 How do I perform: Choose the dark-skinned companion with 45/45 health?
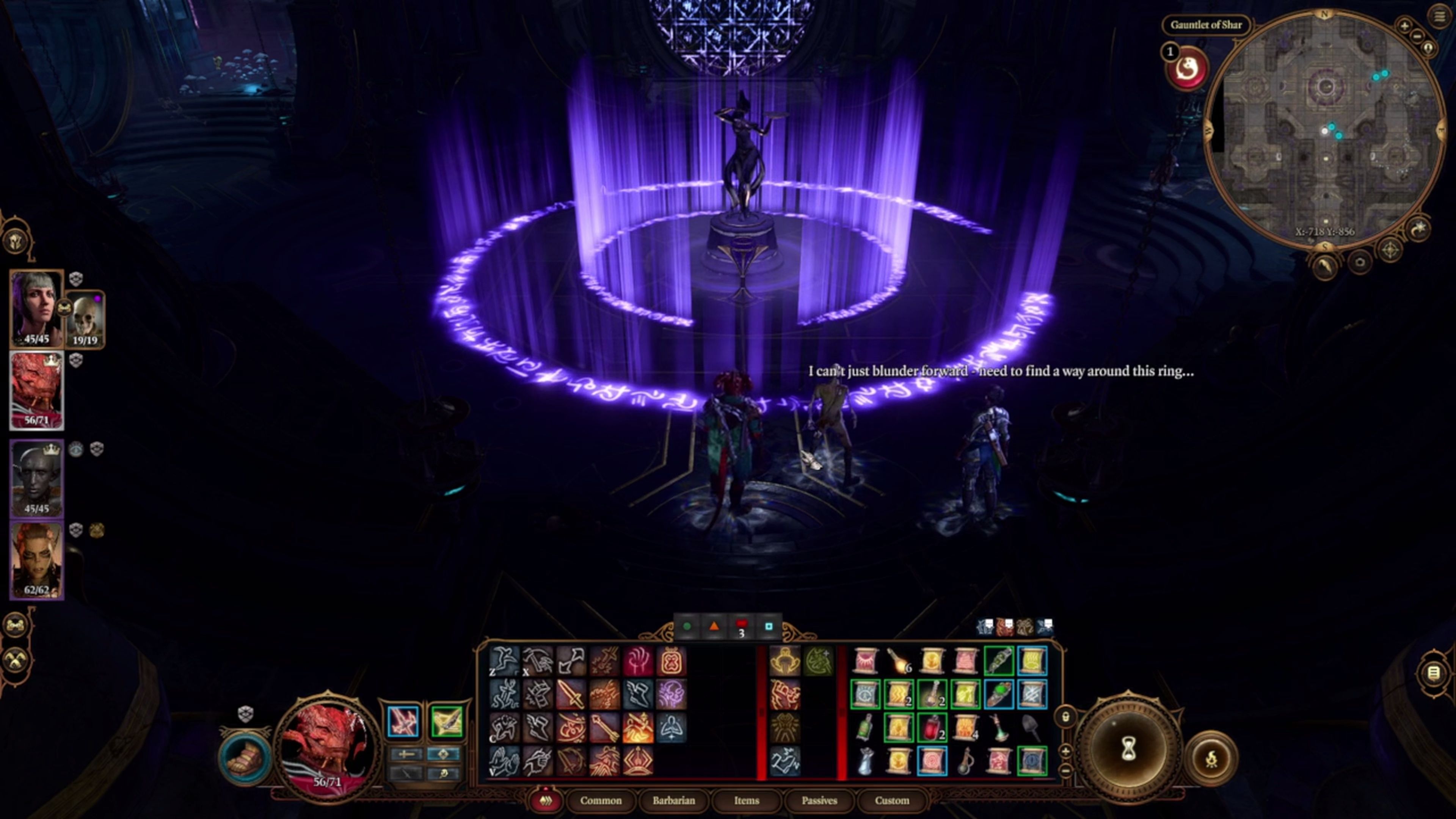tap(36, 478)
